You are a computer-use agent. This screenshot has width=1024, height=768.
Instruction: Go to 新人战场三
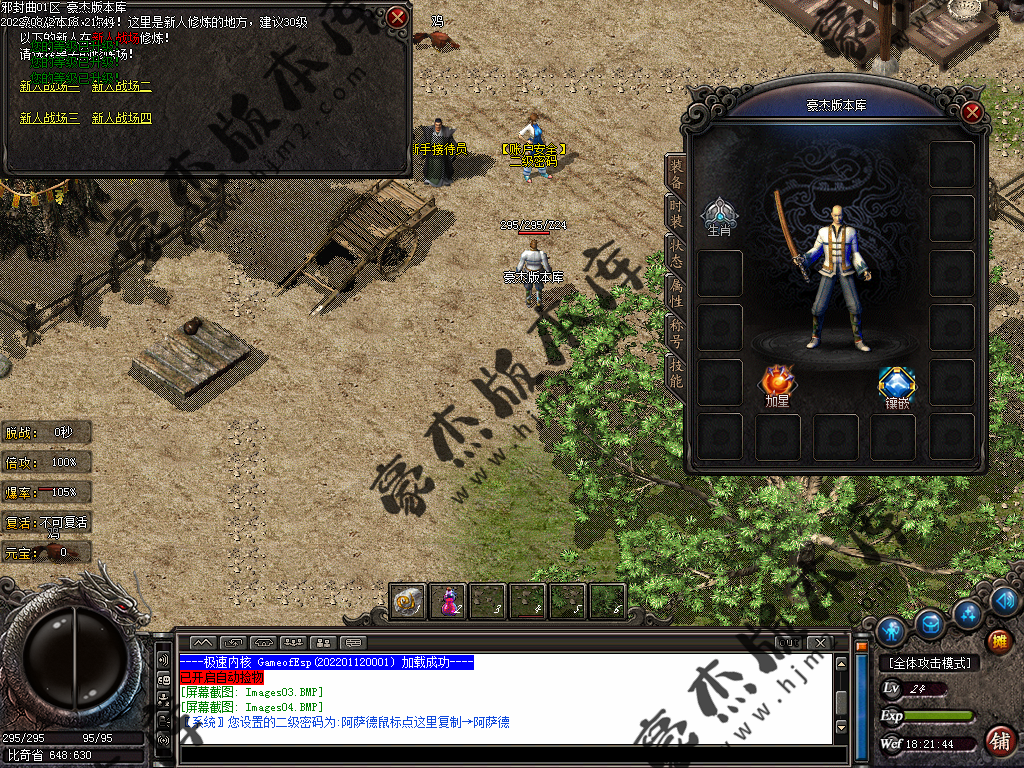tap(49, 118)
